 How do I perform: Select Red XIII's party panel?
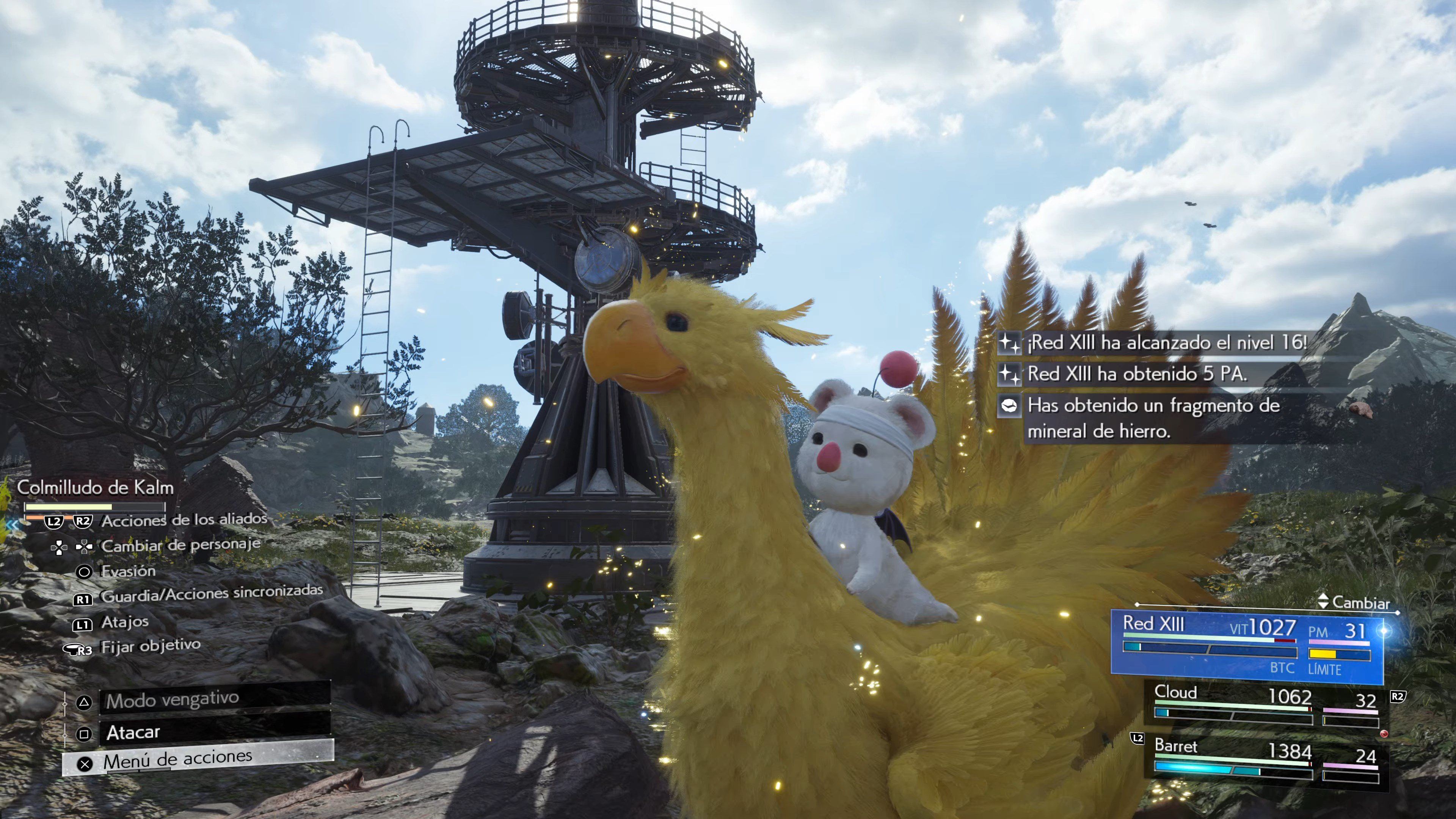pos(1246,644)
